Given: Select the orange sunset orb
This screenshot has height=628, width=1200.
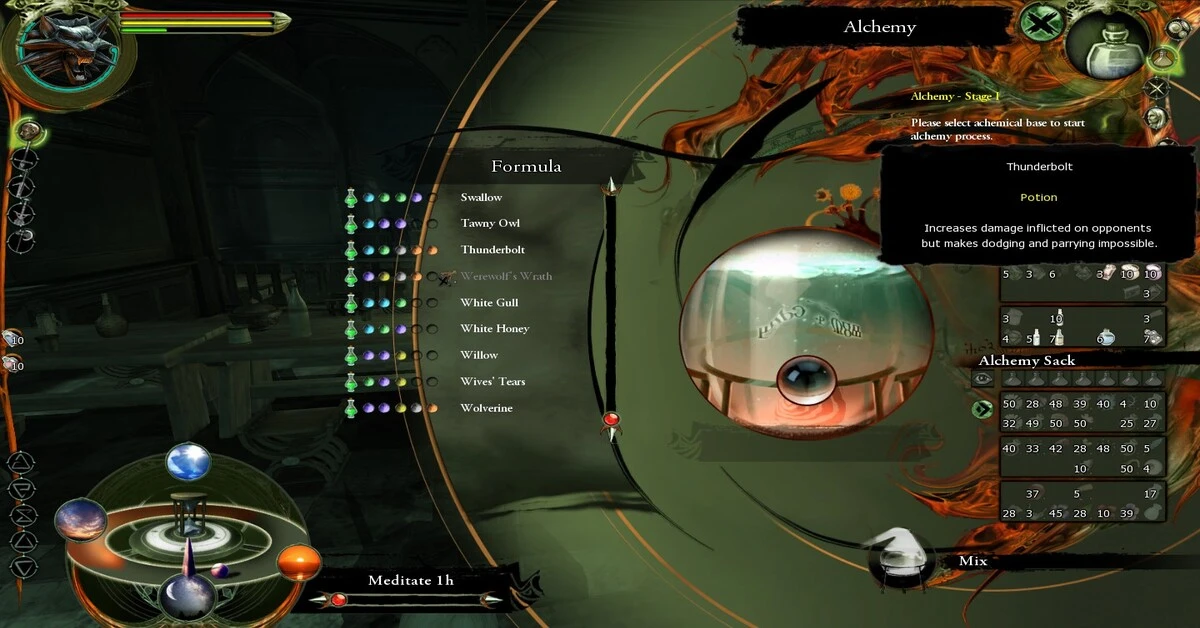Looking at the screenshot, I should [x=298, y=564].
